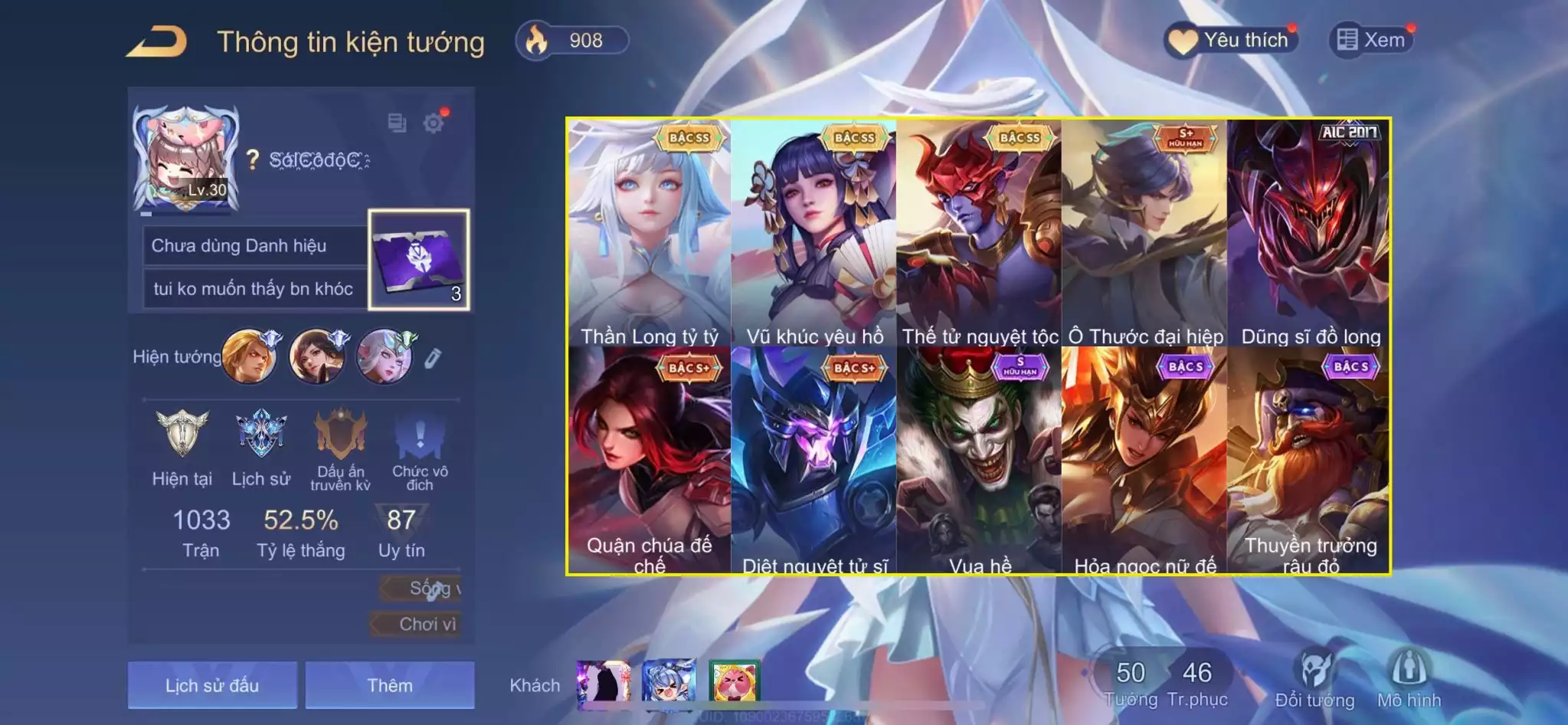The height and width of the screenshot is (725, 1568).
Task: Go back using the arrow button
Action: point(158,42)
